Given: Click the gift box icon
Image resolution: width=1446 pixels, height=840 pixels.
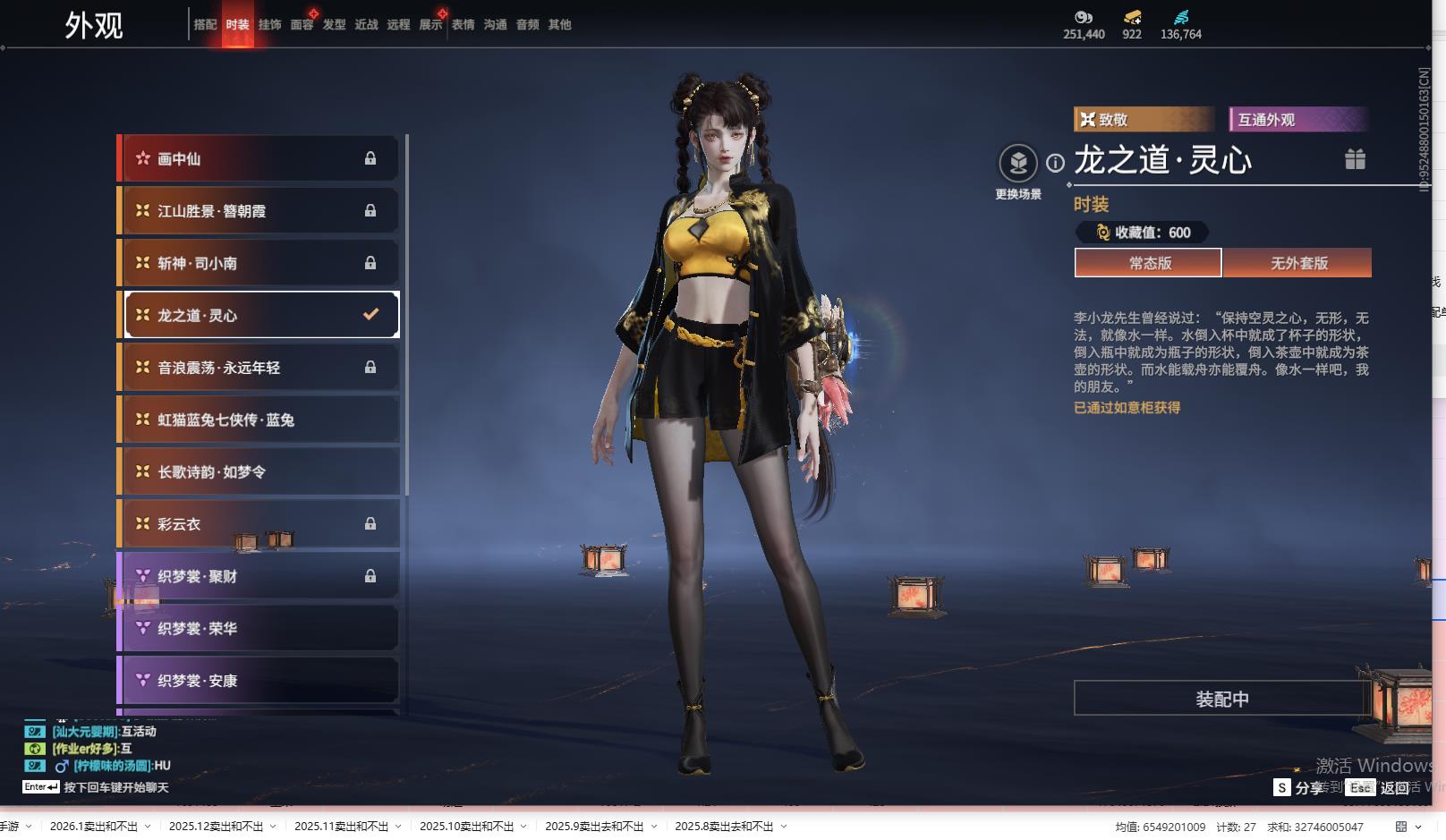Looking at the screenshot, I should click(1355, 159).
